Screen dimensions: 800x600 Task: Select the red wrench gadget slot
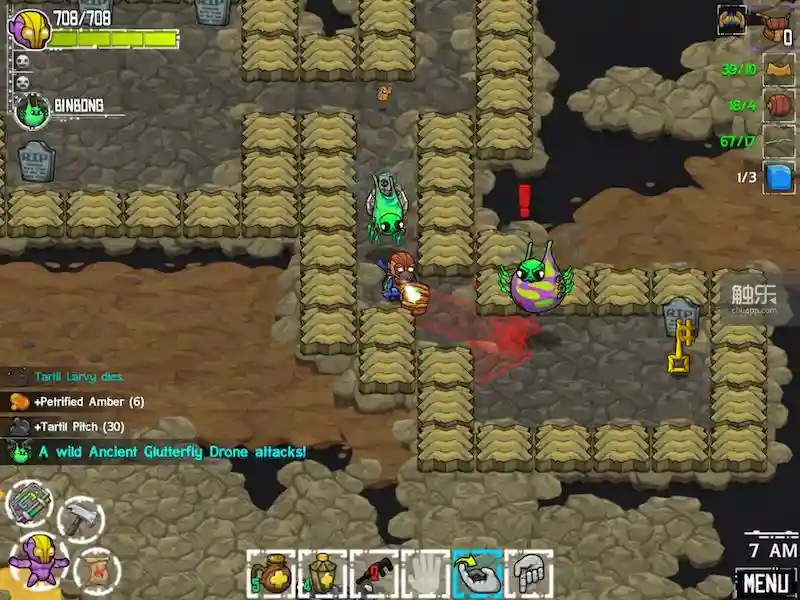tap(374, 573)
